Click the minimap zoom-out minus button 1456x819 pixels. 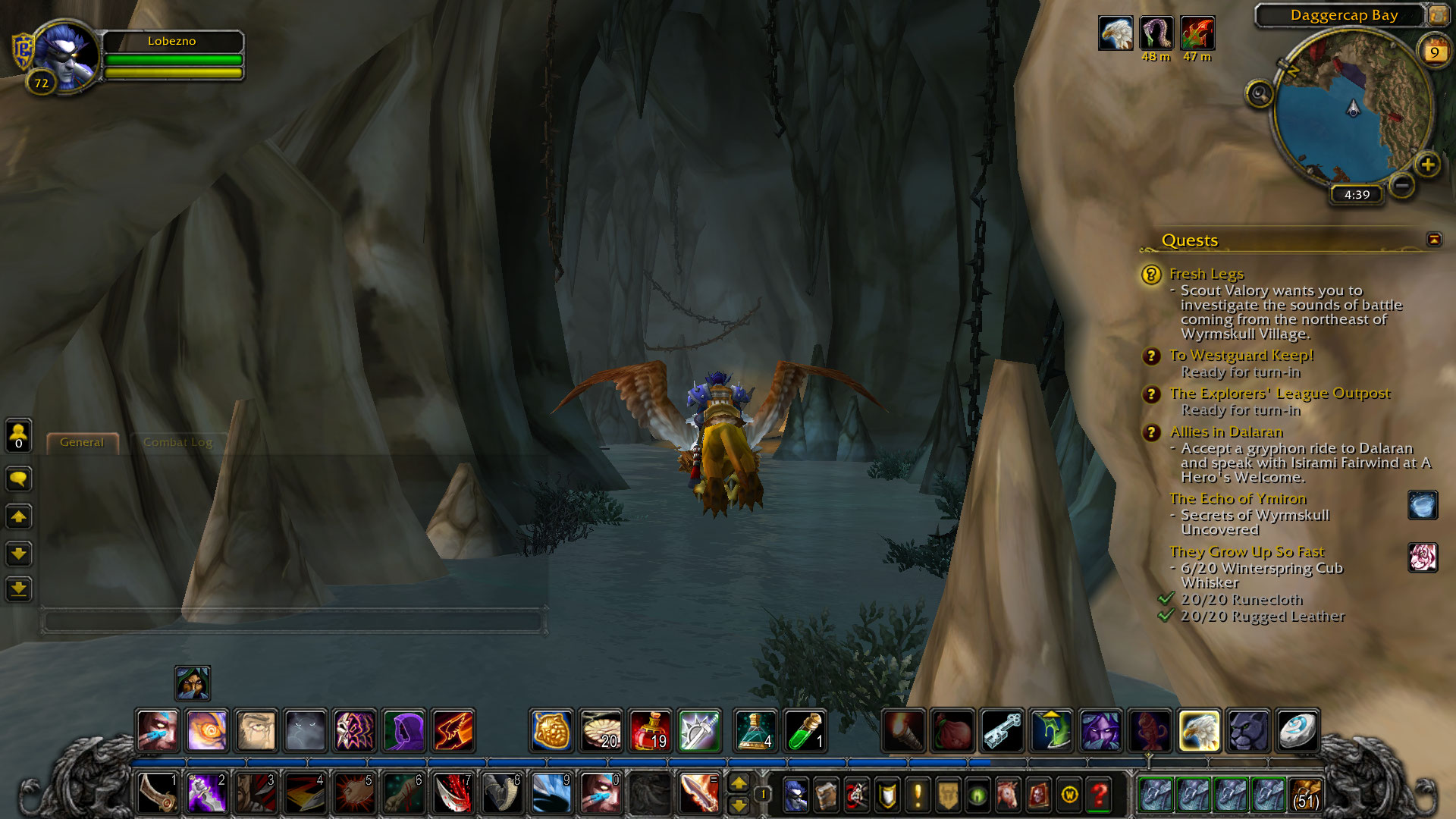click(x=1402, y=184)
